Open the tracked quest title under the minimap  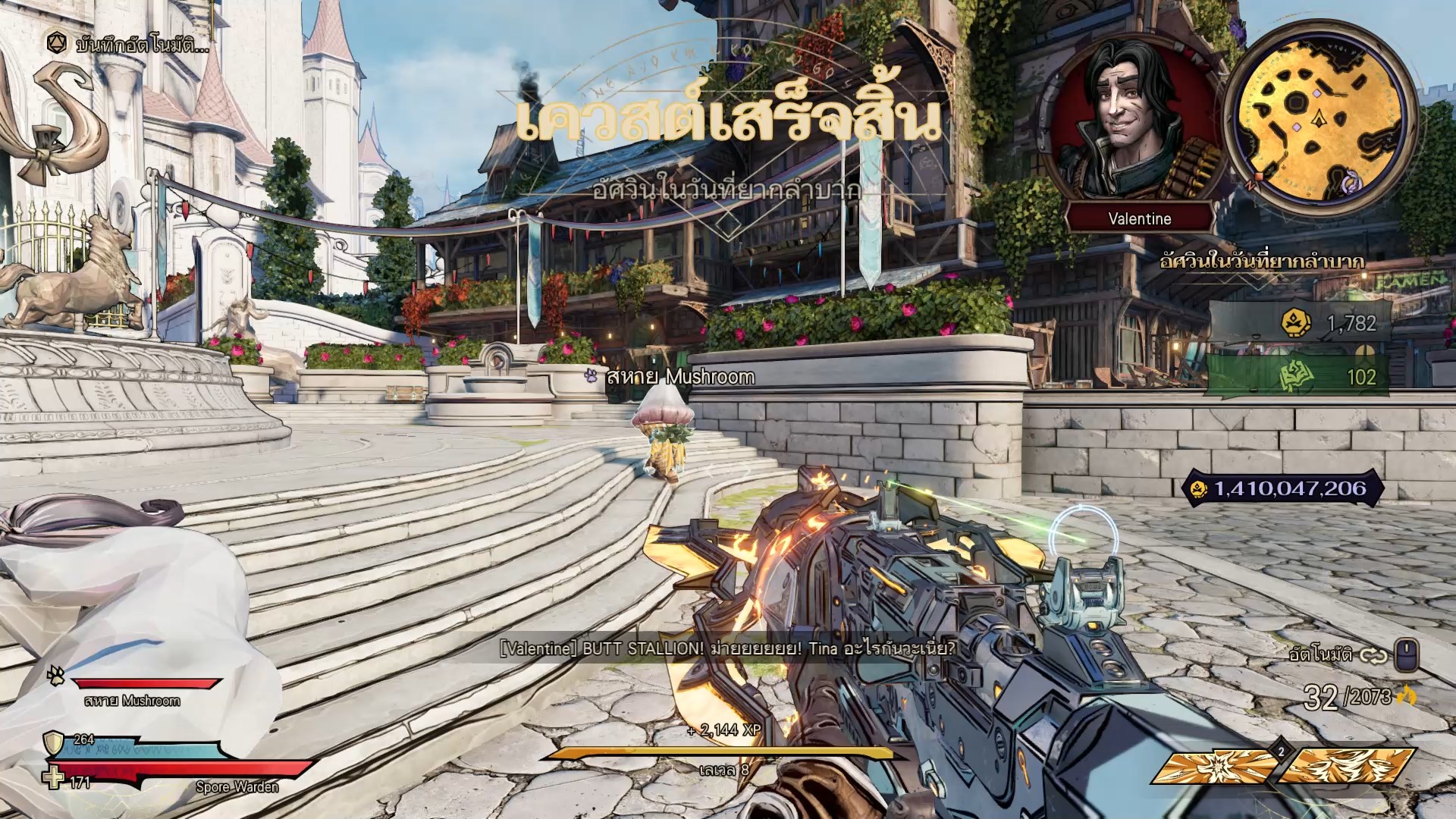pyautogui.click(x=1262, y=262)
